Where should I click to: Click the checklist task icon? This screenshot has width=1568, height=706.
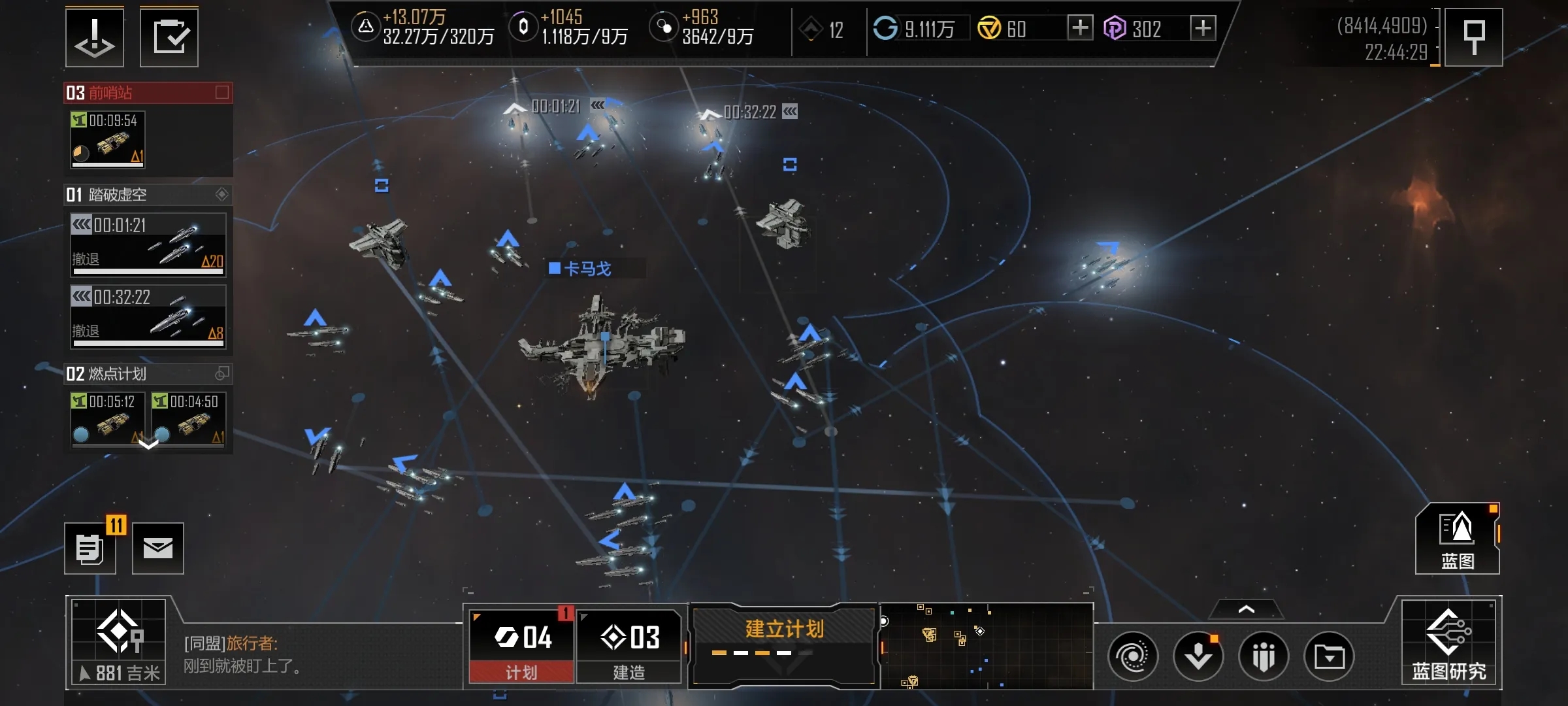tap(169, 37)
